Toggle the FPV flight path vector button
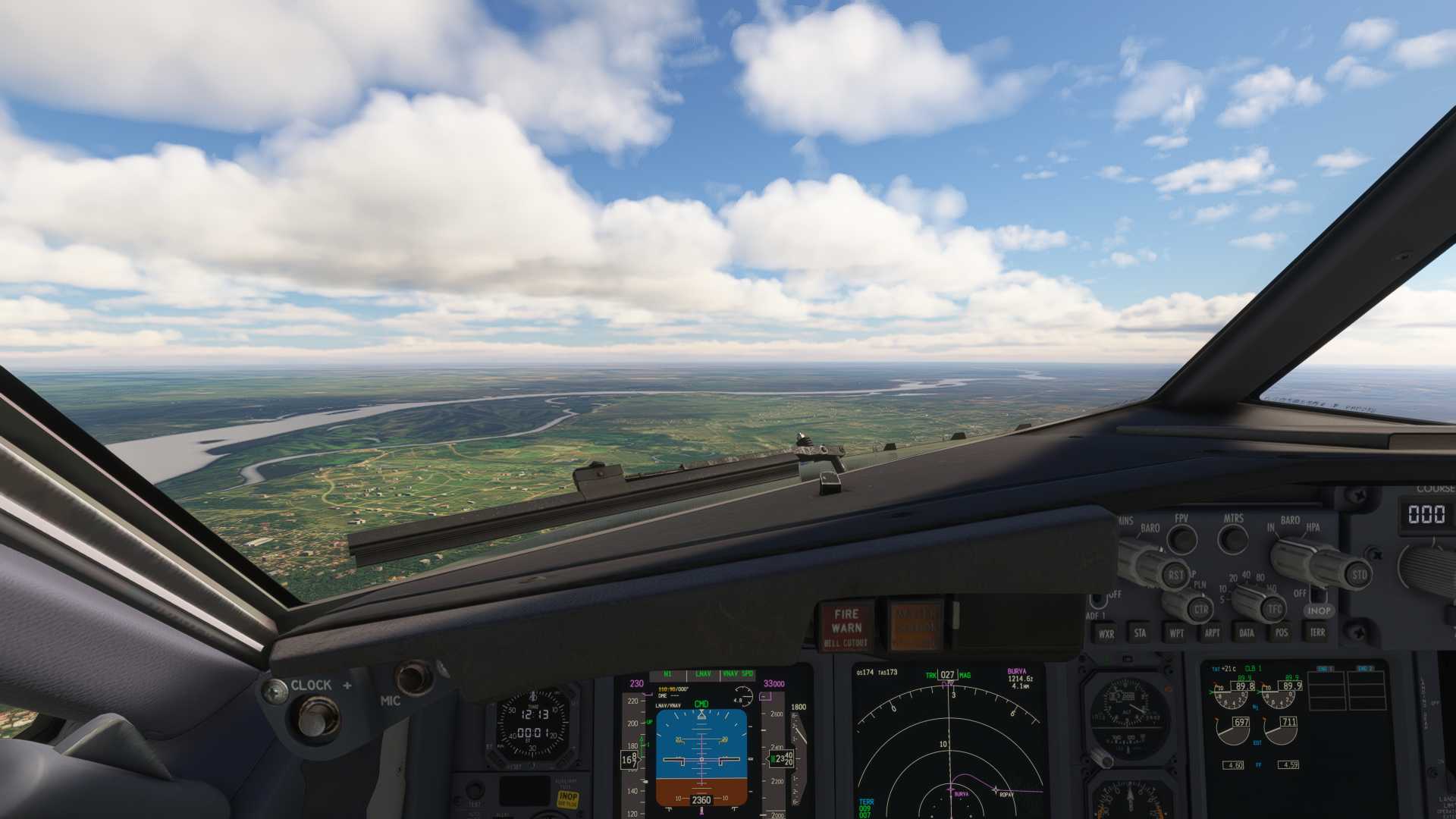The height and width of the screenshot is (819, 1456). point(1181,539)
